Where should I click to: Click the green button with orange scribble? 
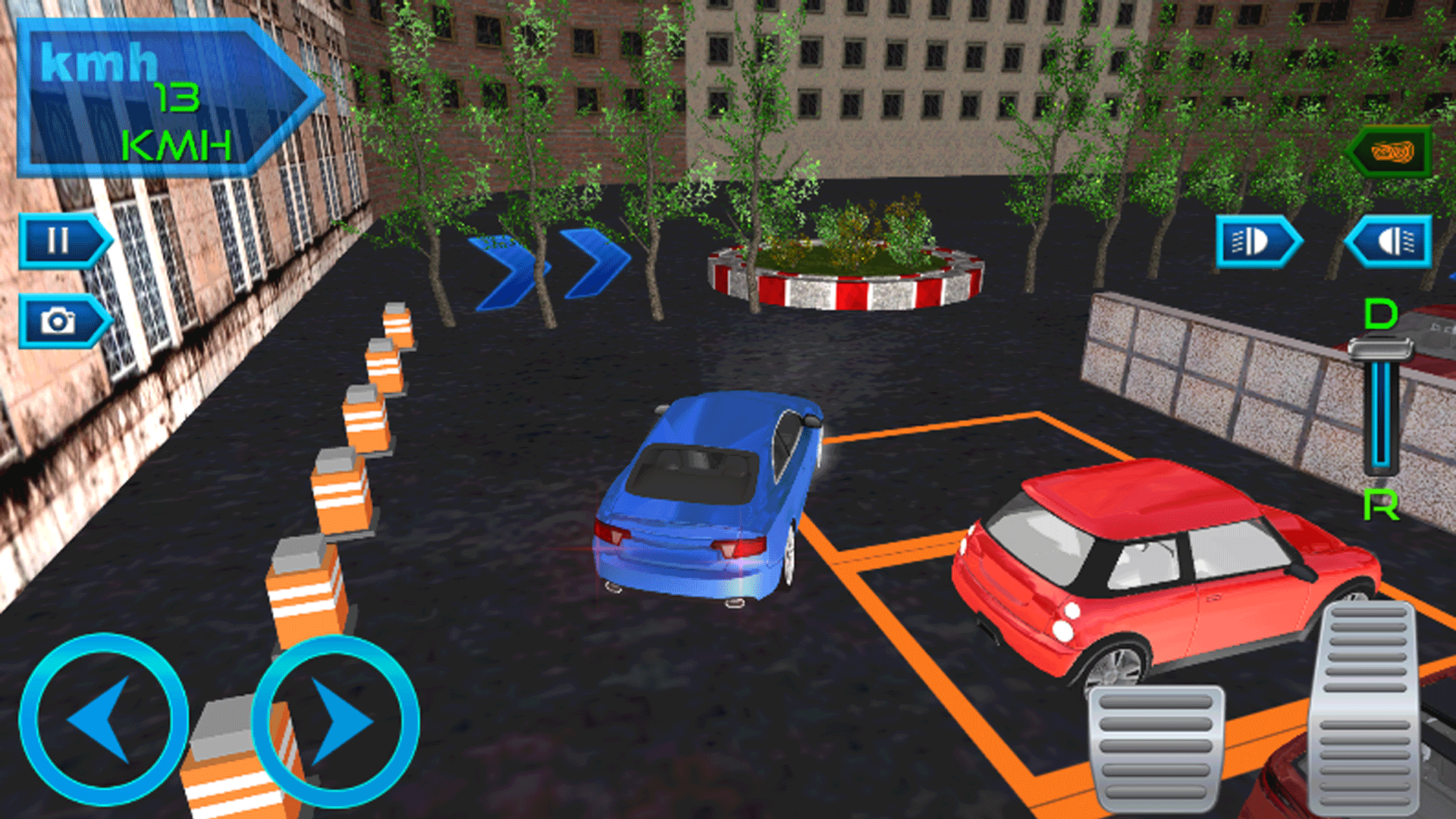point(1392,152)
